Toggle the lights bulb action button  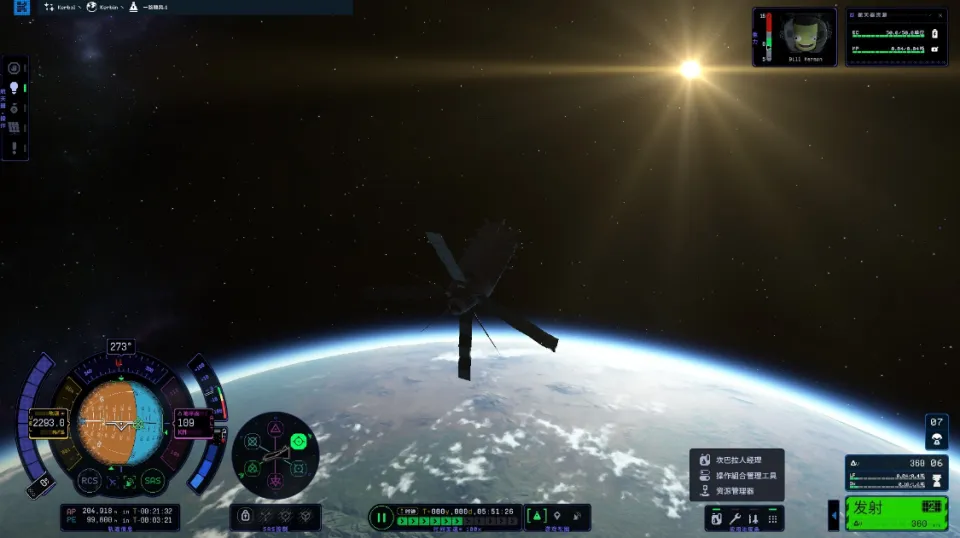[x=15, y=88]
